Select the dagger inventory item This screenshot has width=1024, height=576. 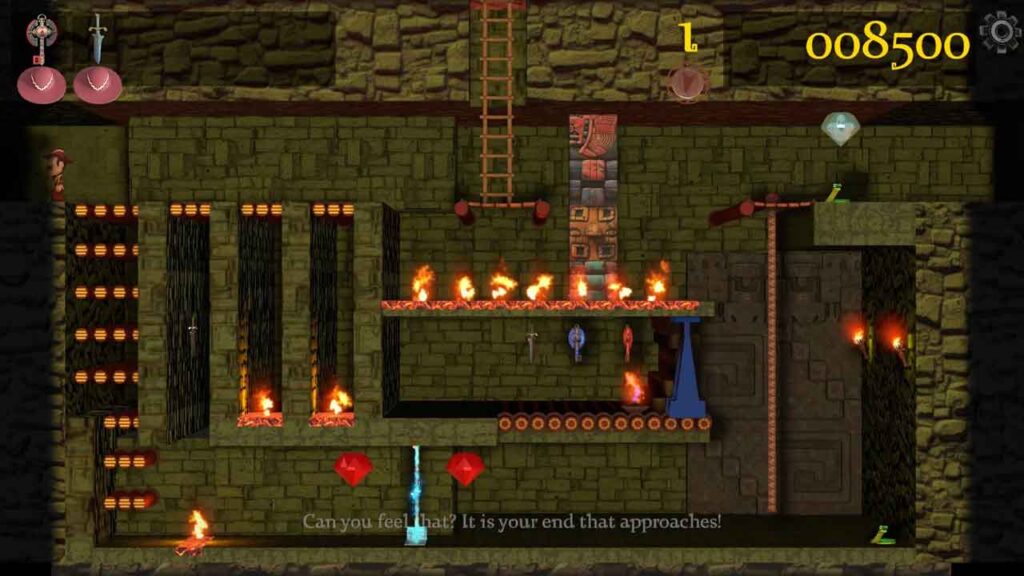pyautogui.click(x=97, y=38)
